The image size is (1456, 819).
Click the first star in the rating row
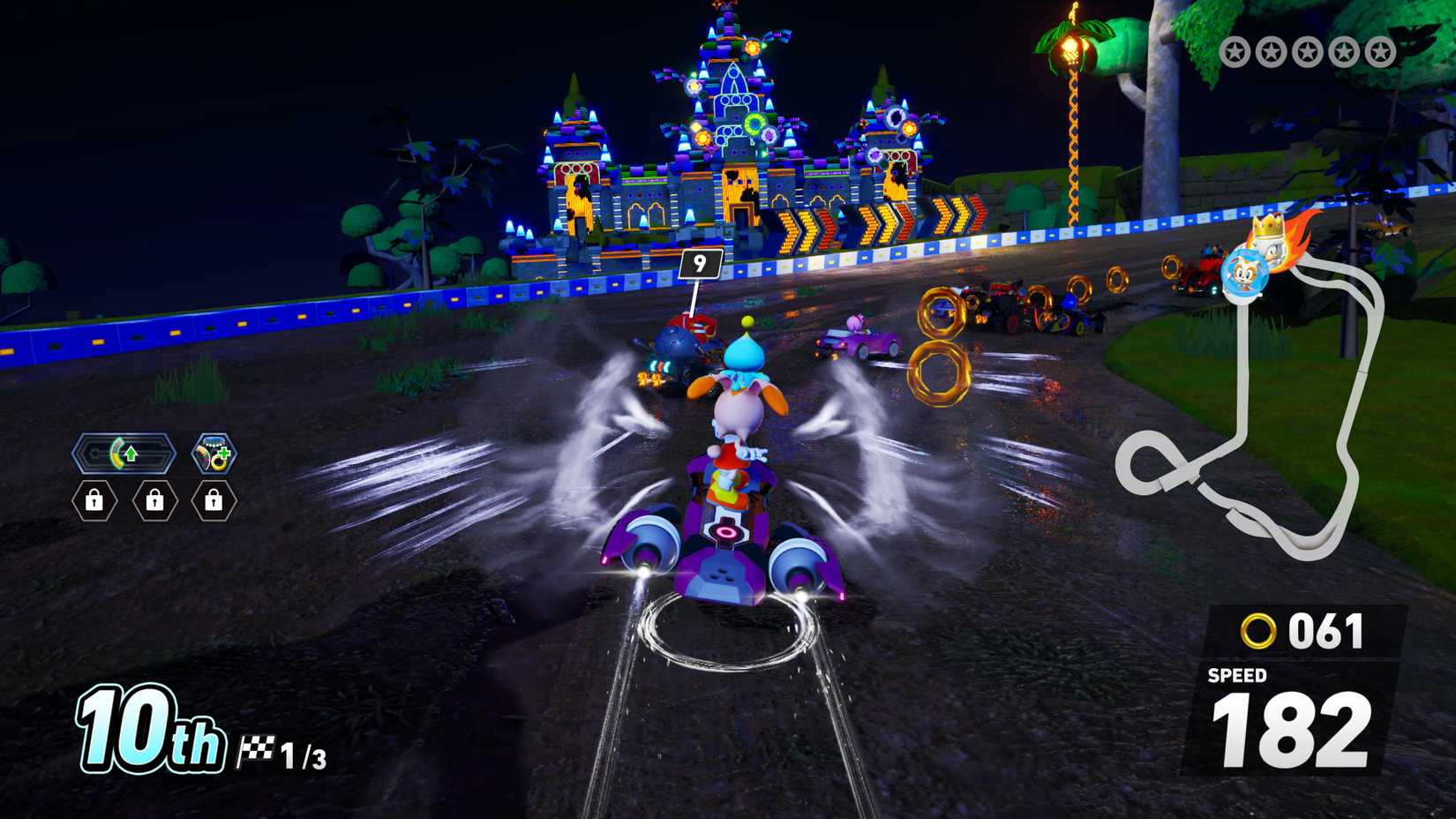point(1235,49)
